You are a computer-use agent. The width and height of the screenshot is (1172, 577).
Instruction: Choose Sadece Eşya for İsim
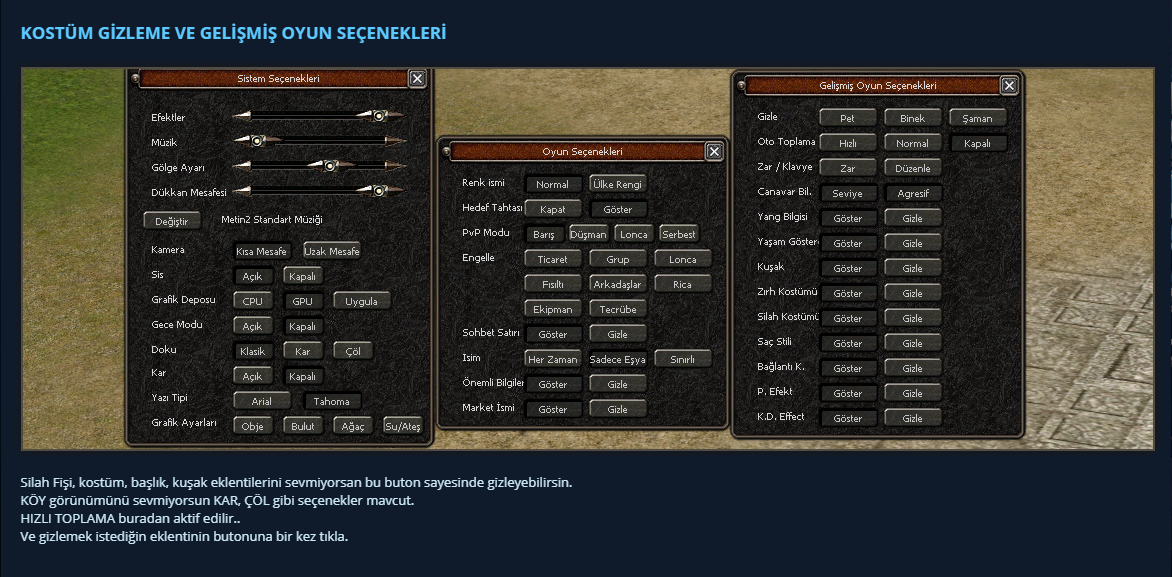pos(617,359)
